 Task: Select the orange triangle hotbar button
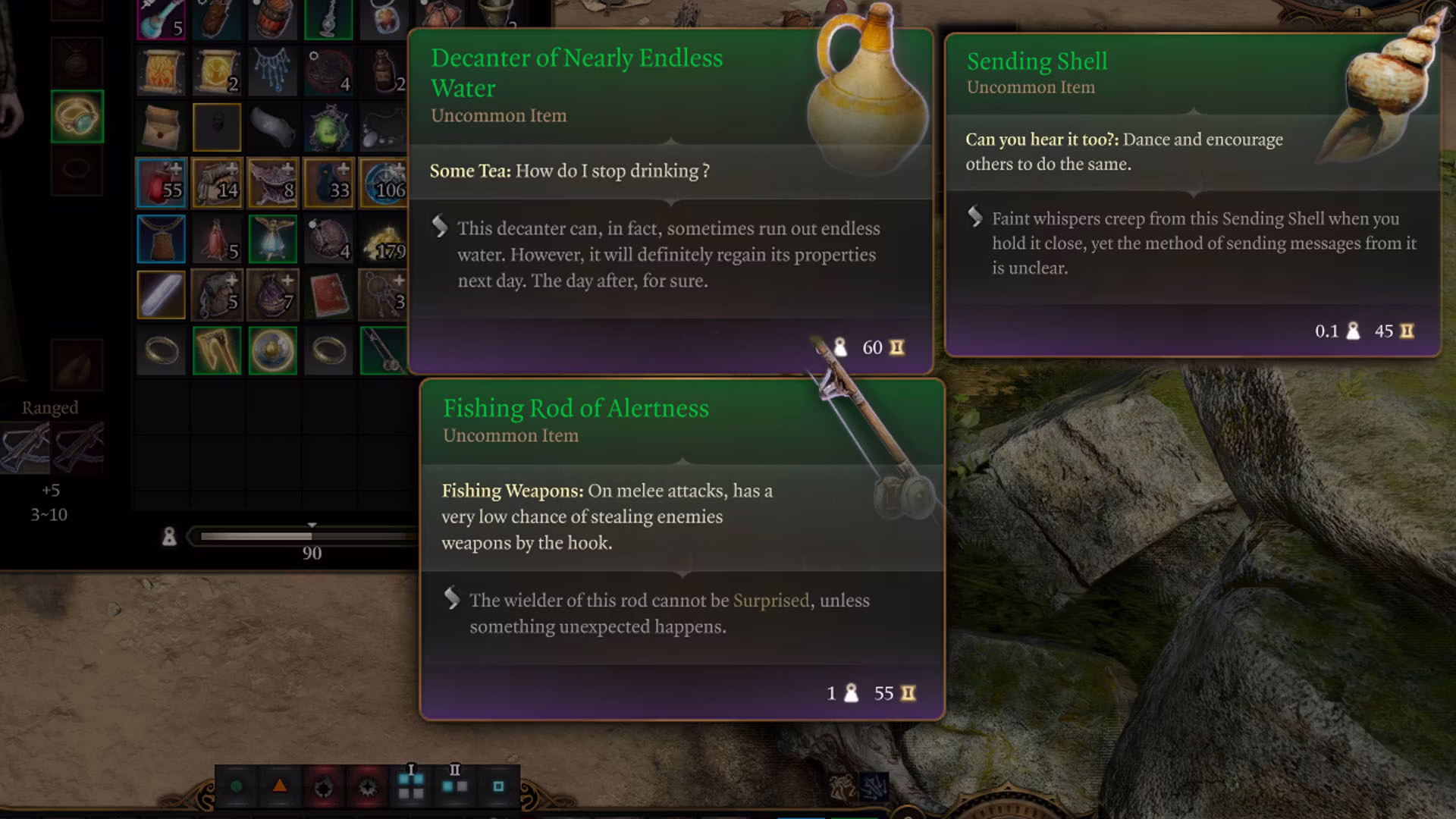[280, 786]
